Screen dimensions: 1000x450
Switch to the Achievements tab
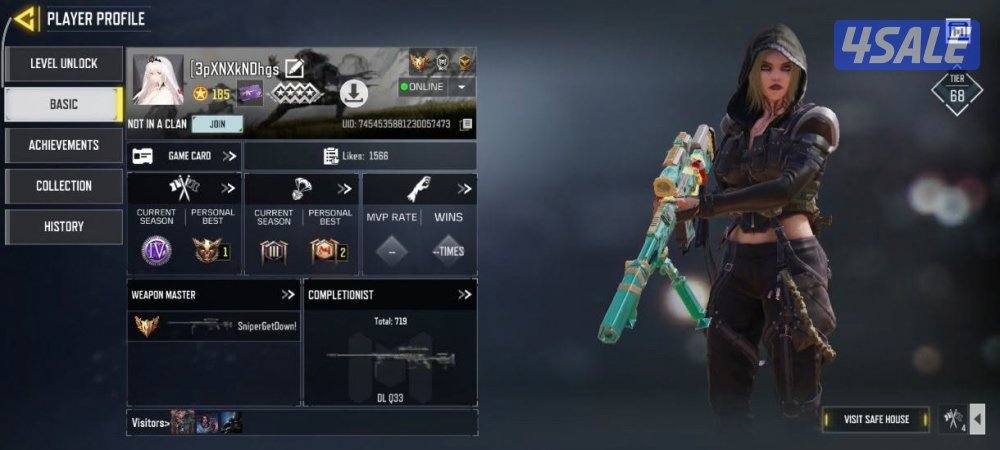[63, 145]
